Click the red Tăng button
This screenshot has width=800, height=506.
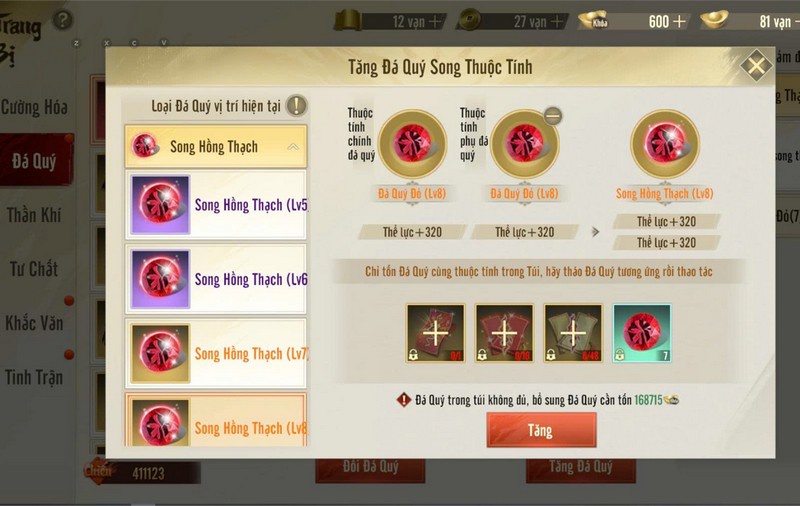(541, 431)
